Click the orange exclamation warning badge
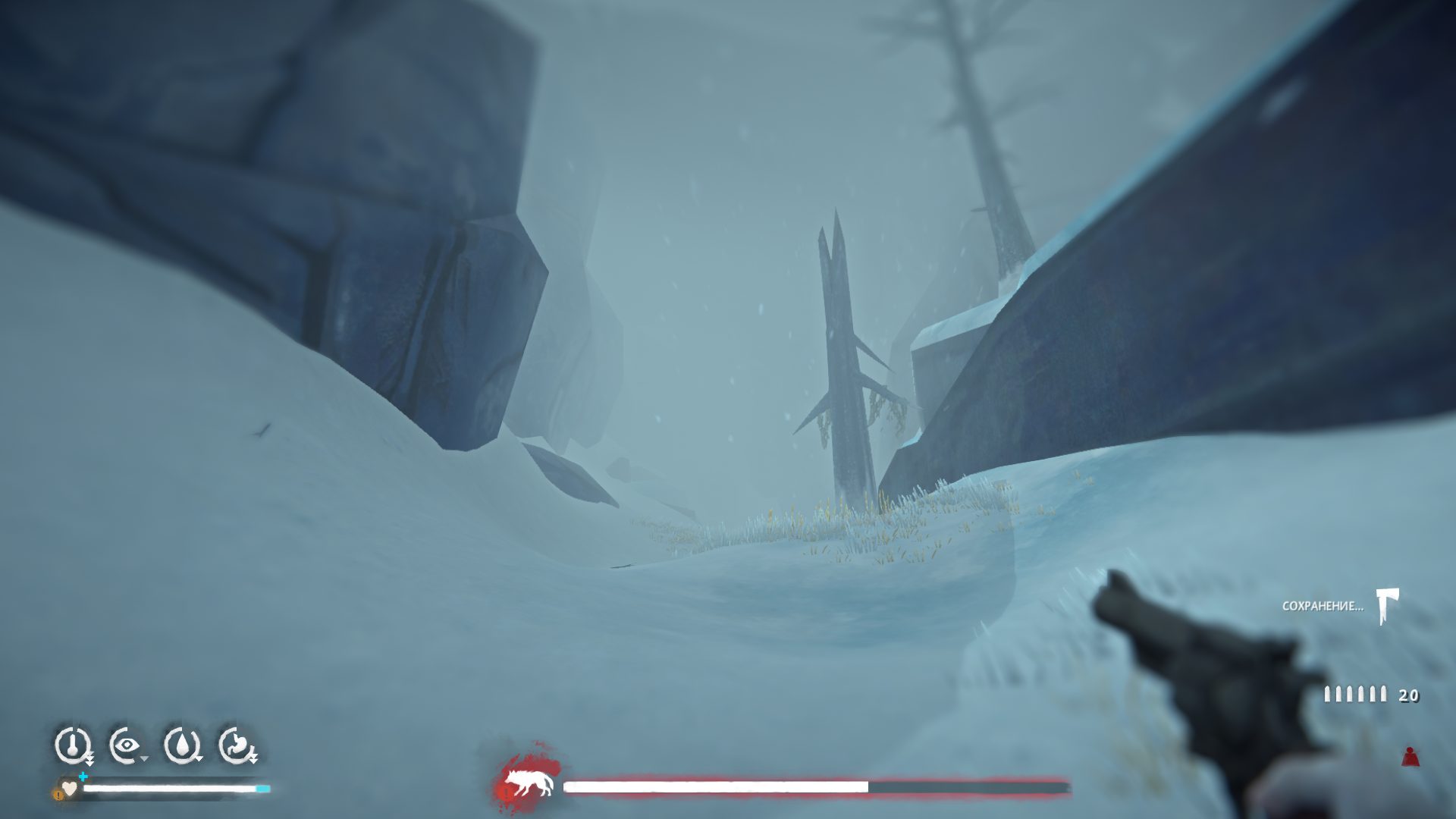This screenshot has height=819, width=1456. coord(58,794)
